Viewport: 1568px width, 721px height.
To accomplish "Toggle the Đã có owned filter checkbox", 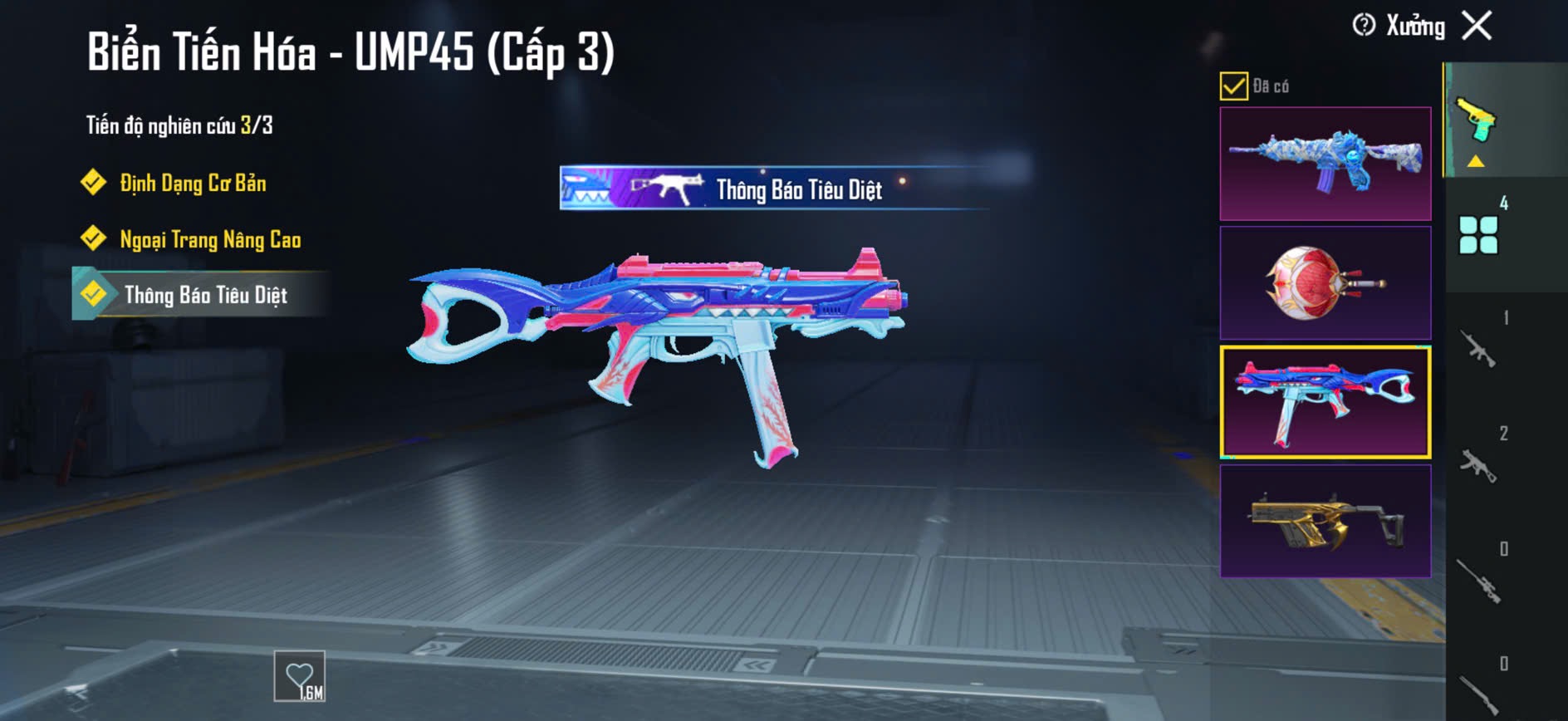I will (x=1233, y=86).
